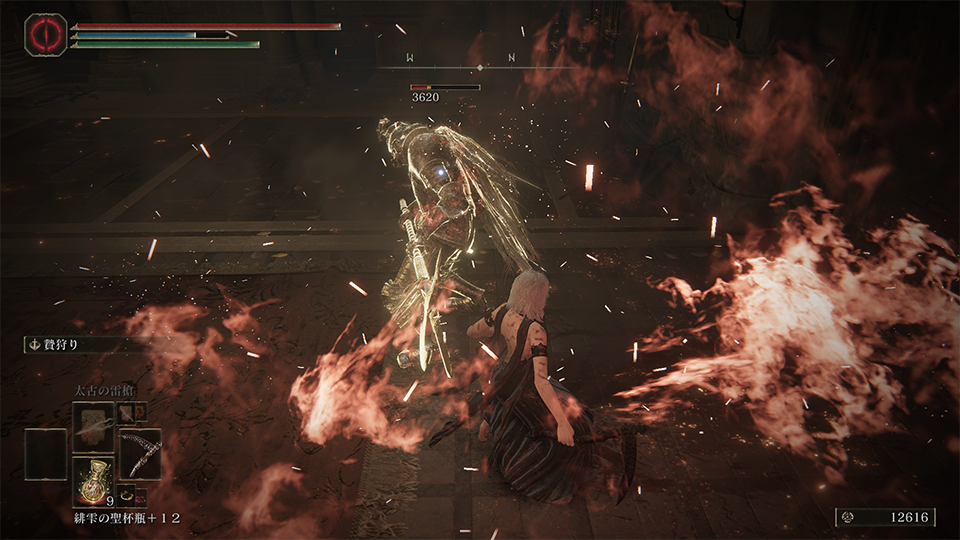Click the empty left-hand armament slot
The image size is (960, 540).
click(x=47, y=453)
